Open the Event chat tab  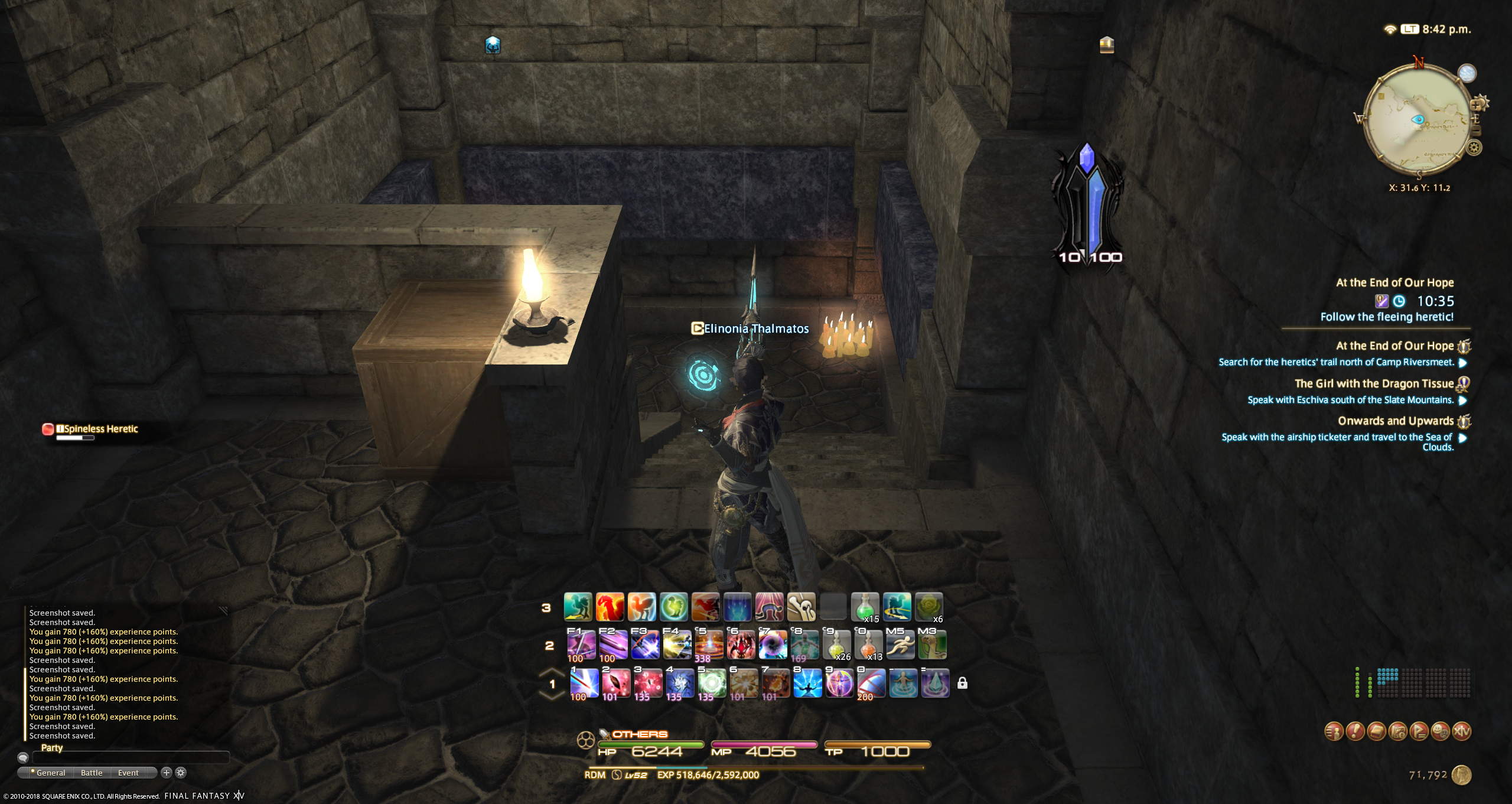pos(128,773)
